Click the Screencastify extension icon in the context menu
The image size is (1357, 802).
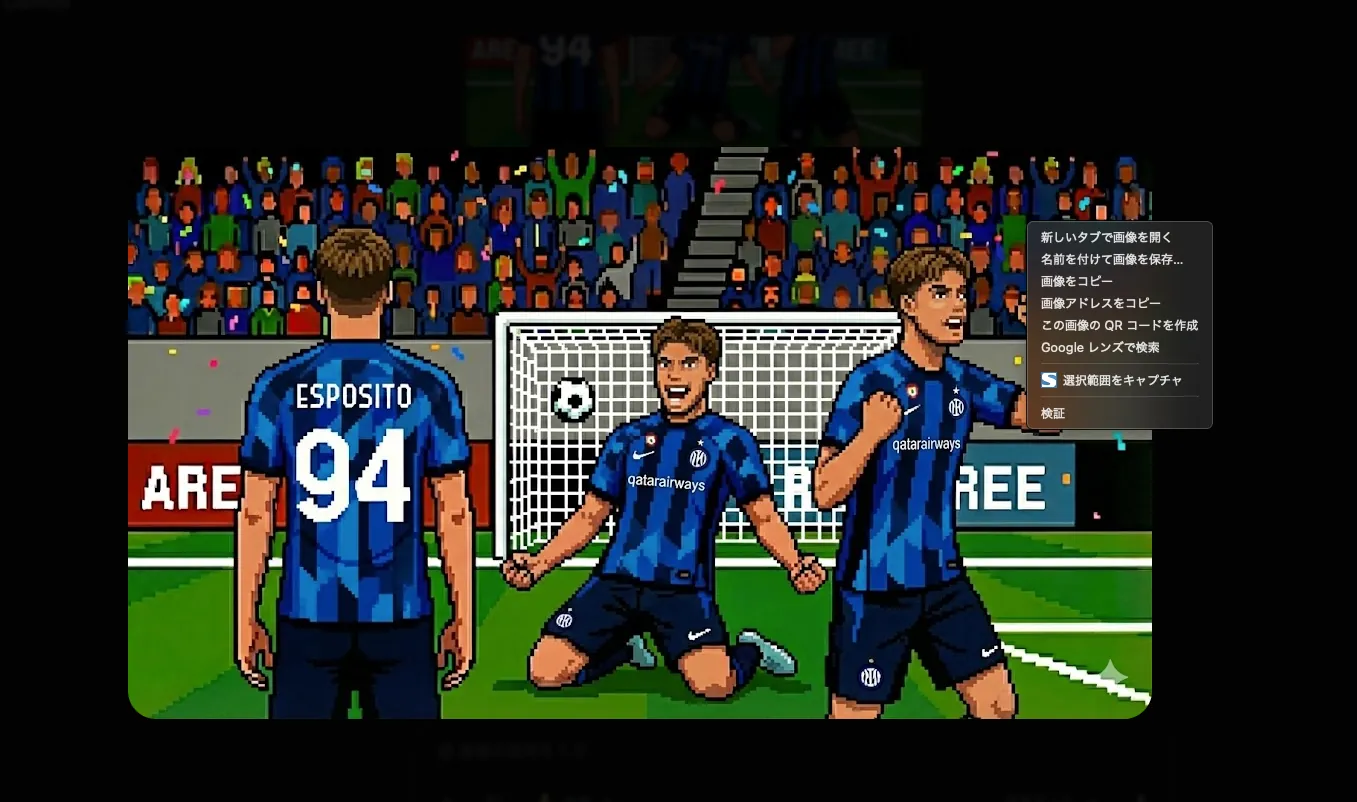(x=1048, y=380)
